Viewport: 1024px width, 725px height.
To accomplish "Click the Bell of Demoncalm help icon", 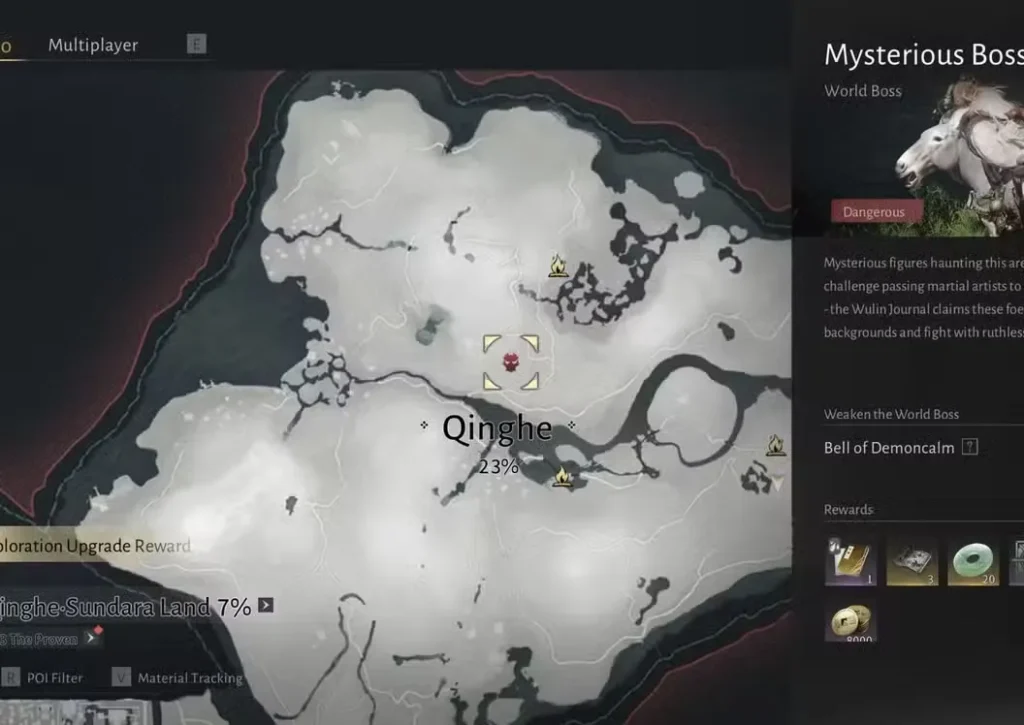I will [969, 448].
